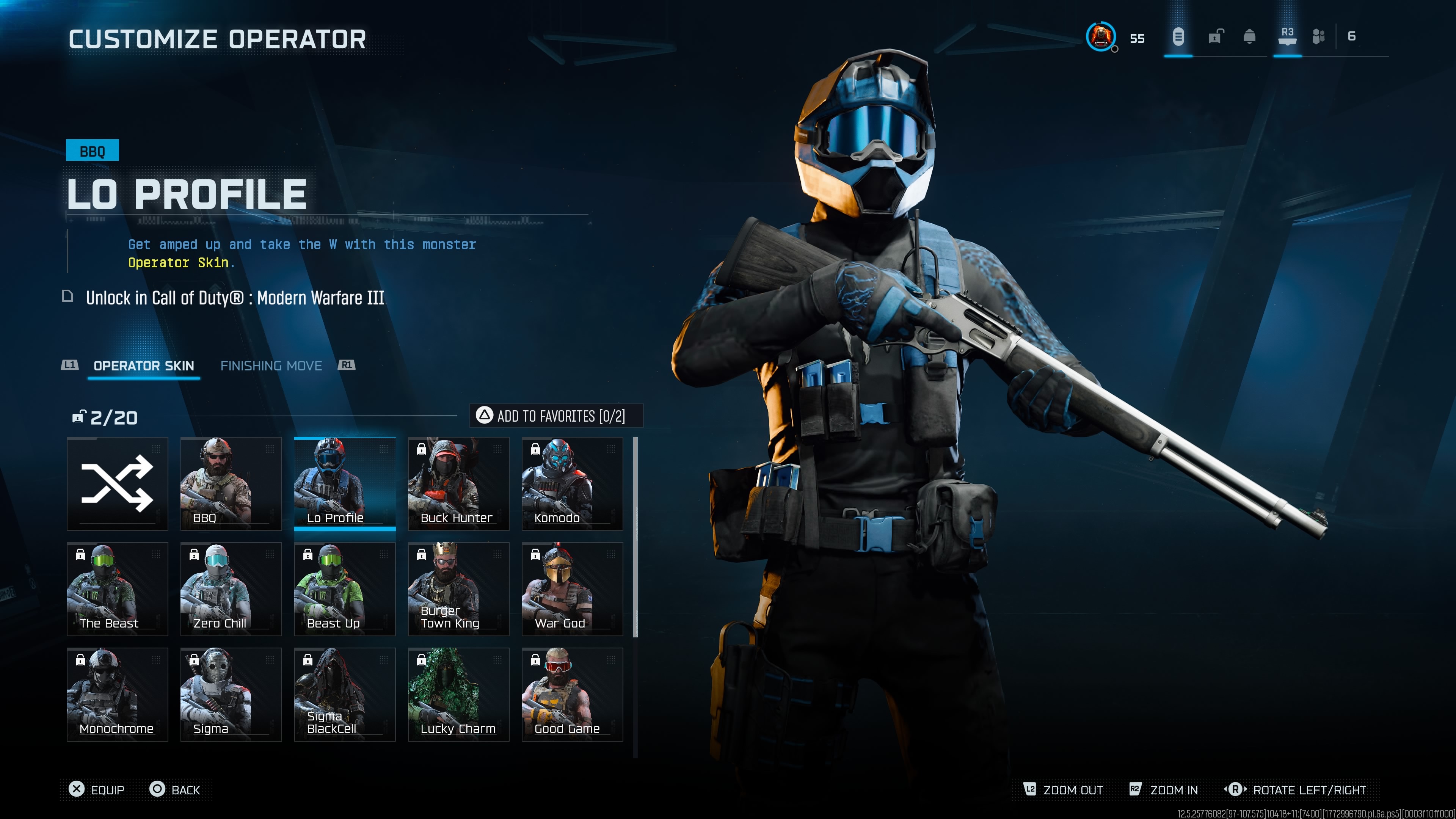Choose The Beast operator skin

click(117, 588)
